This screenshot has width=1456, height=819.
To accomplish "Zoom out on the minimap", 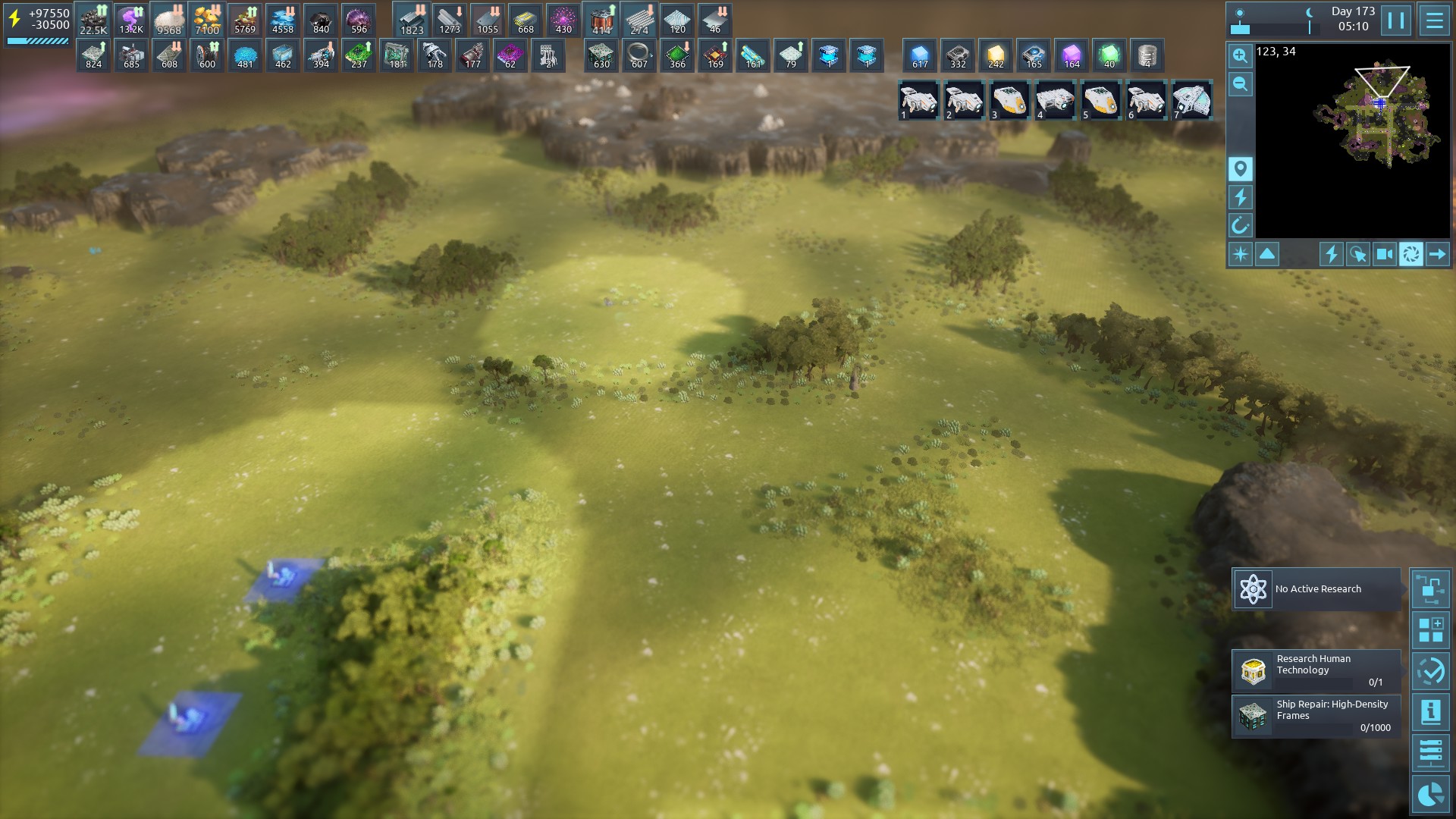I will pos(1240,84).
